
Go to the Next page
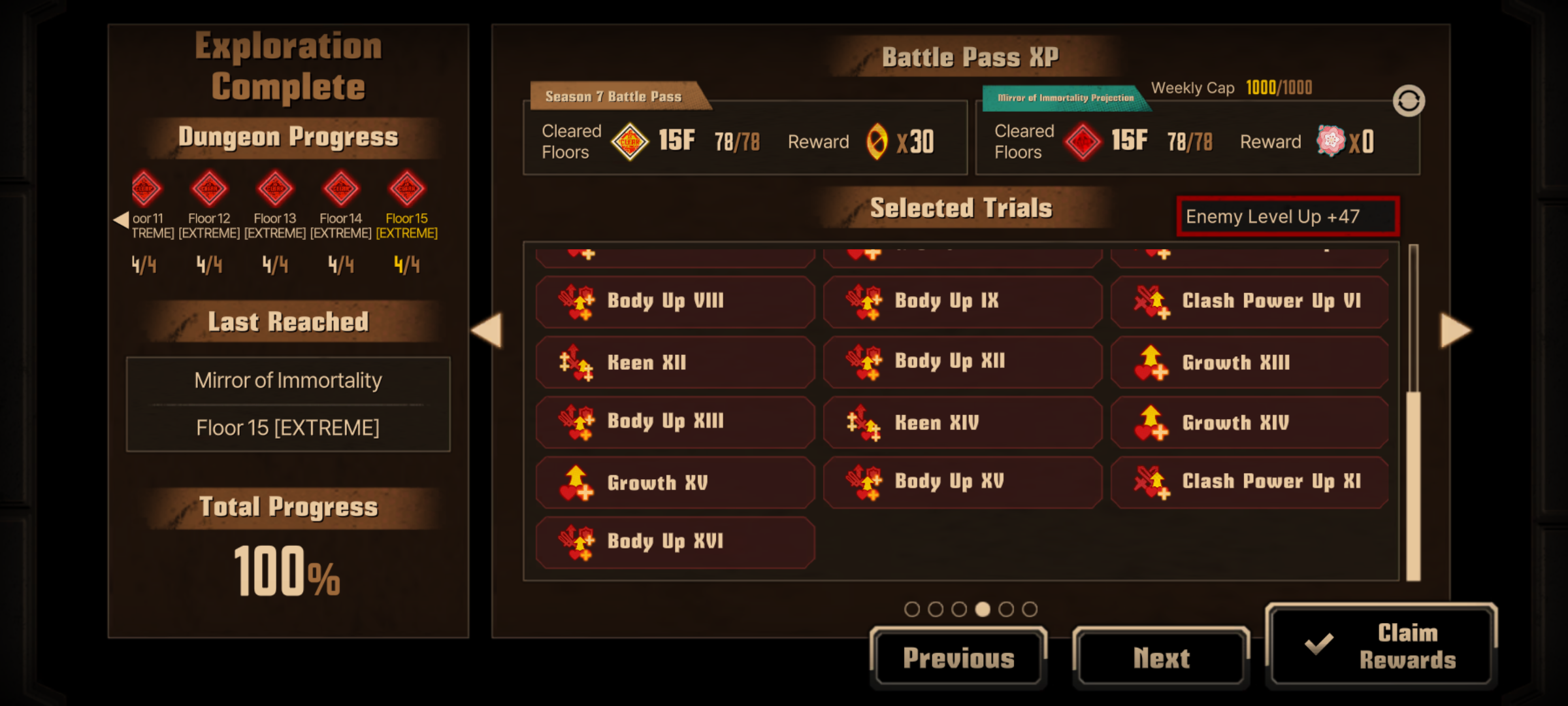coord(1161,658)
